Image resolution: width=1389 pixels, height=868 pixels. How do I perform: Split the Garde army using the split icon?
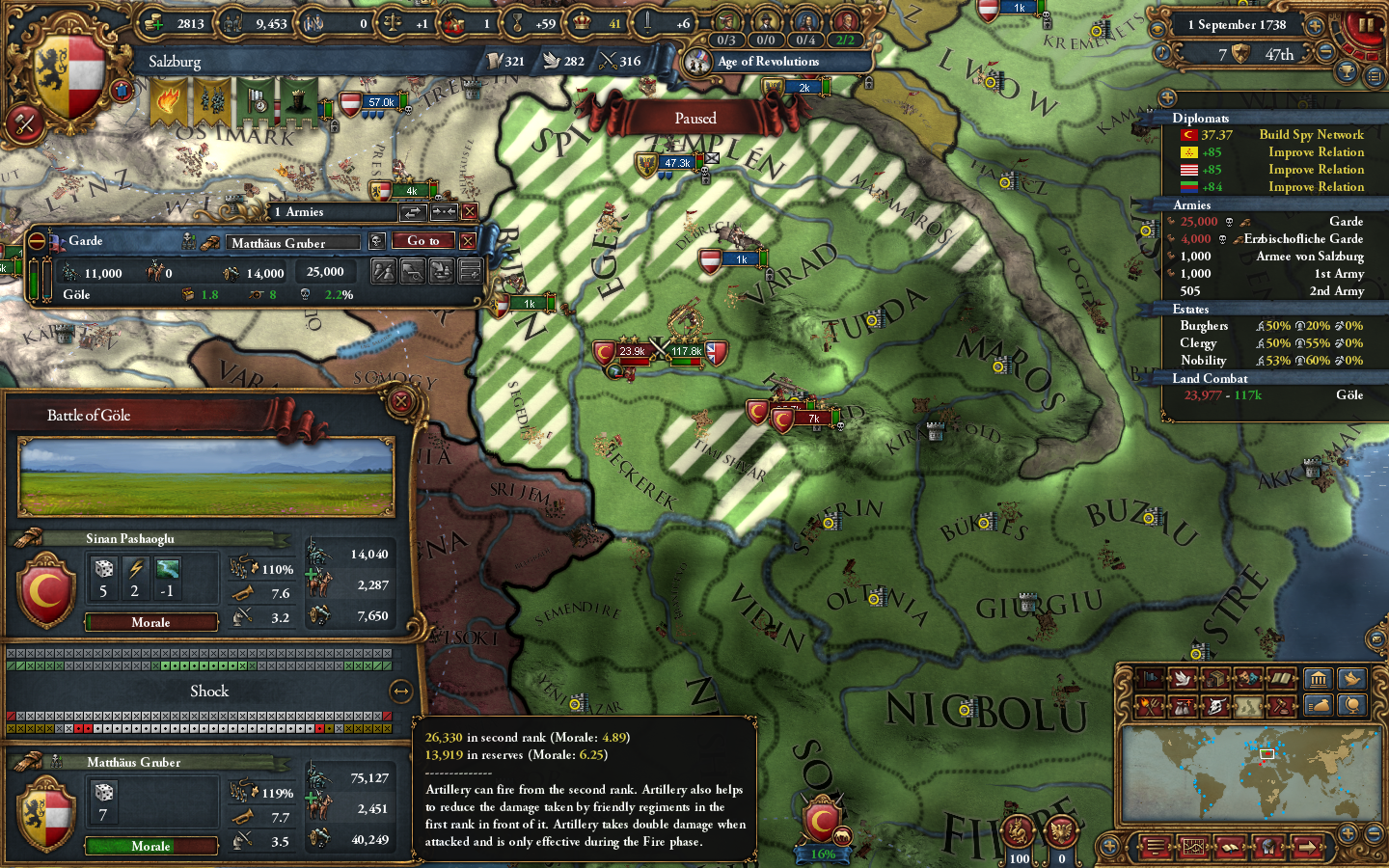(x=383, y=272)
